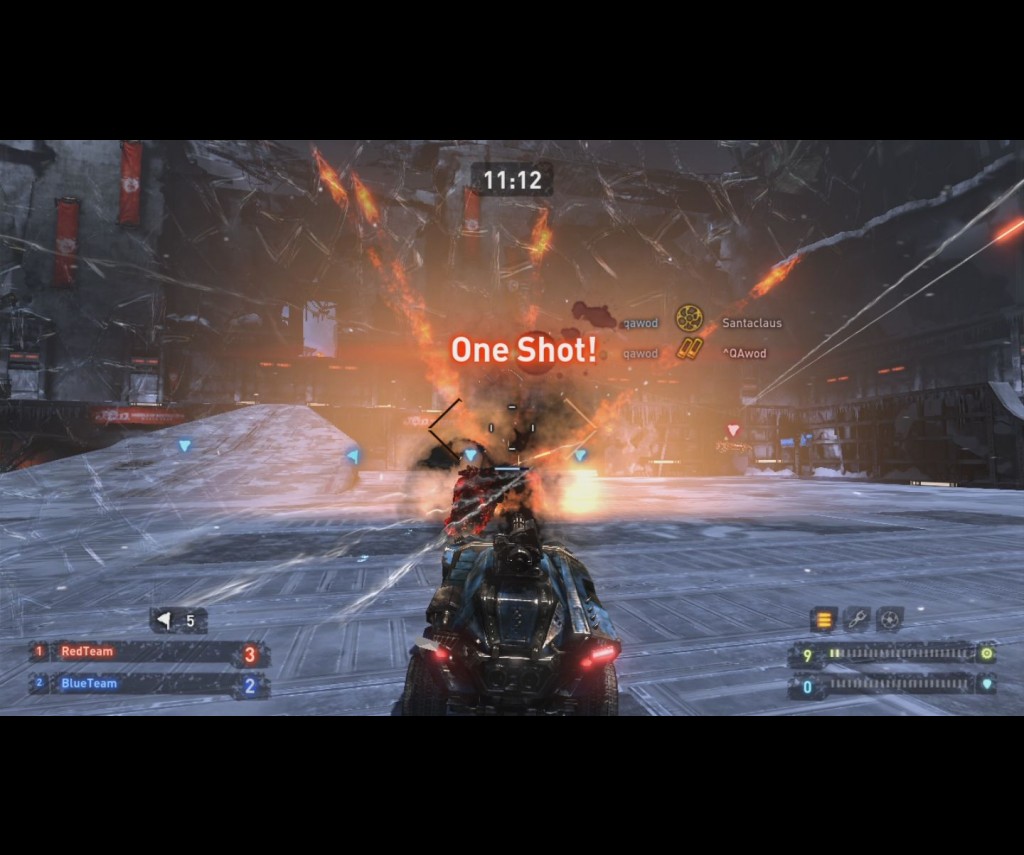Click the yellow gear icon beside ammo bar
Viewport: 1024px width, 855px height.
pos(986,654)
